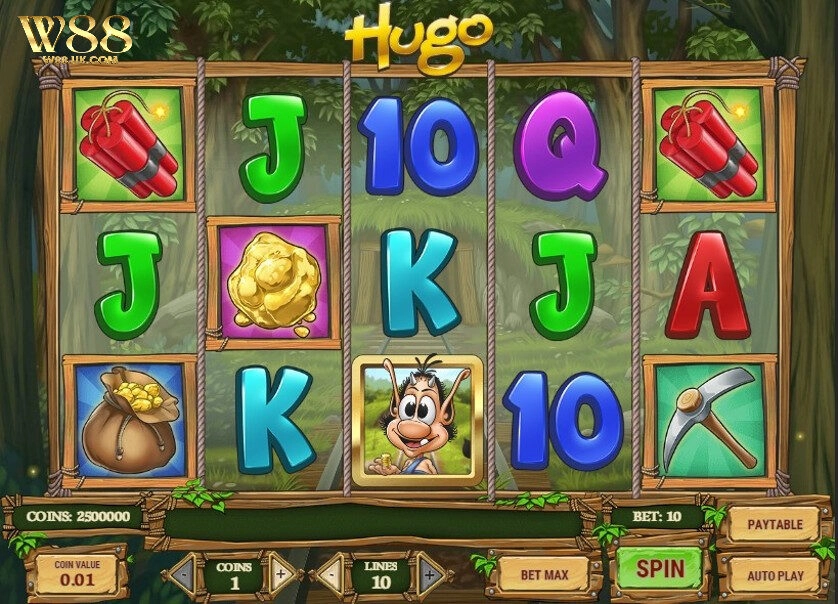Reduce the number of lines
The height and width of the screenshot is (604, 838).
pos(329,575)
